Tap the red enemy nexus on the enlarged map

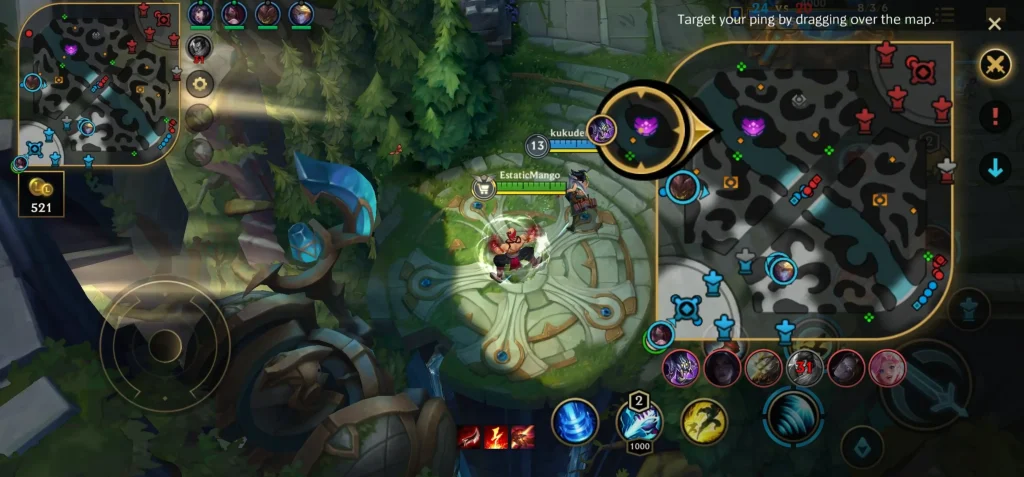click(920, 70)
